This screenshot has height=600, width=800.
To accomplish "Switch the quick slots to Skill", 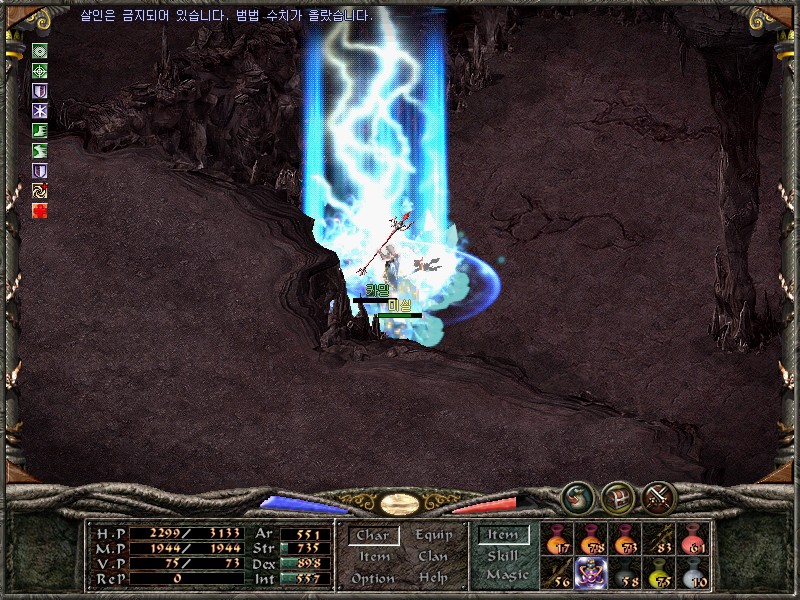I will [503, 556].
